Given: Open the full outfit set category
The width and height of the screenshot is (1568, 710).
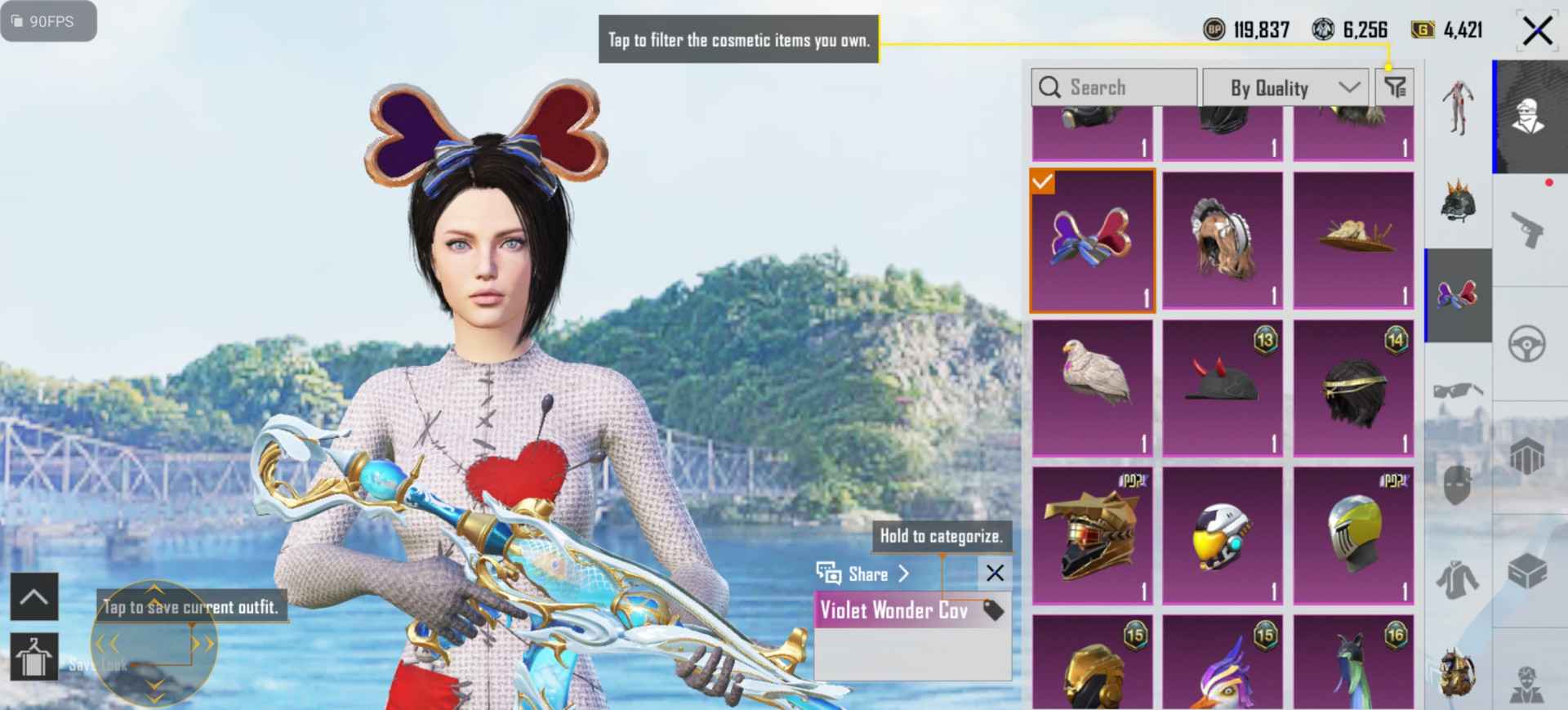Looking at the screenshot, I should click(1458, 108).
